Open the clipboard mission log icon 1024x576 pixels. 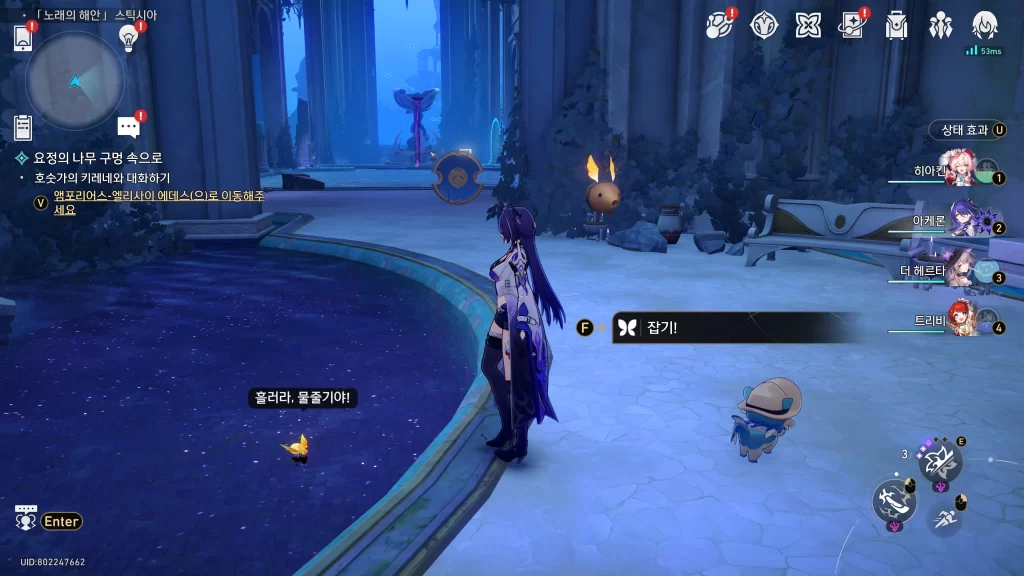point(23,127)
